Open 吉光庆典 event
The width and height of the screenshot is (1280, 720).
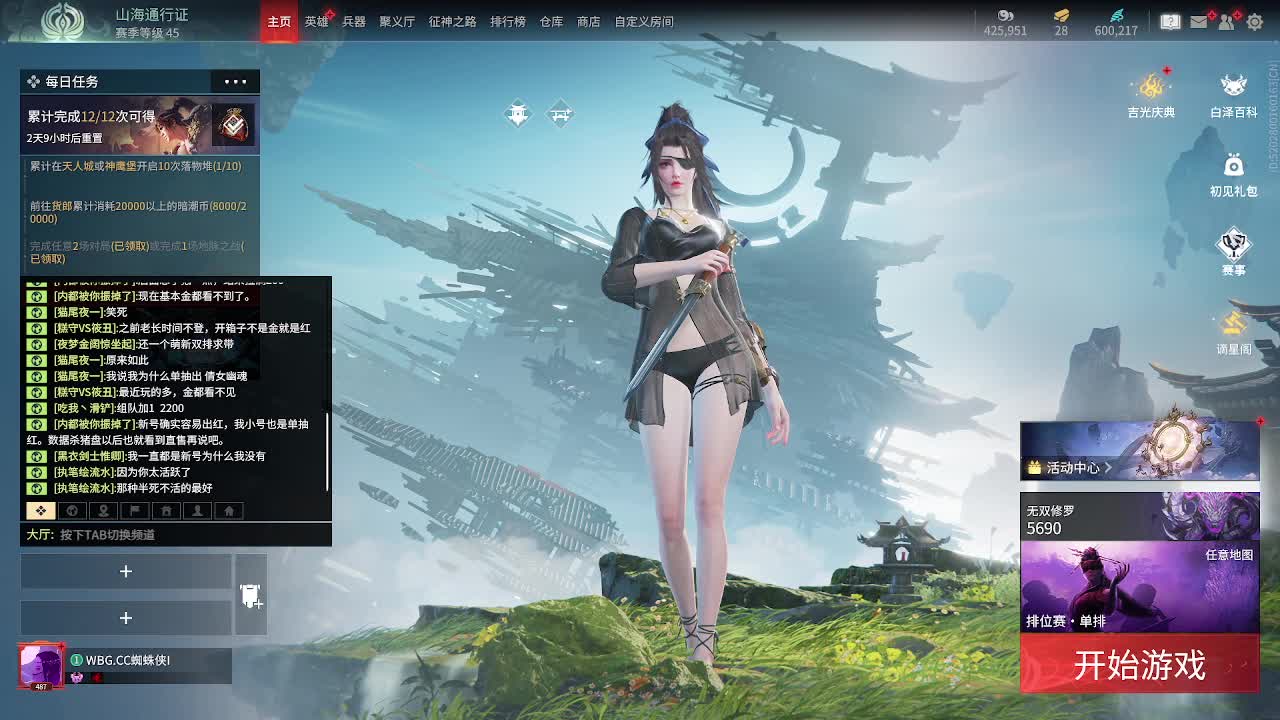click(x=1151, y=95)
